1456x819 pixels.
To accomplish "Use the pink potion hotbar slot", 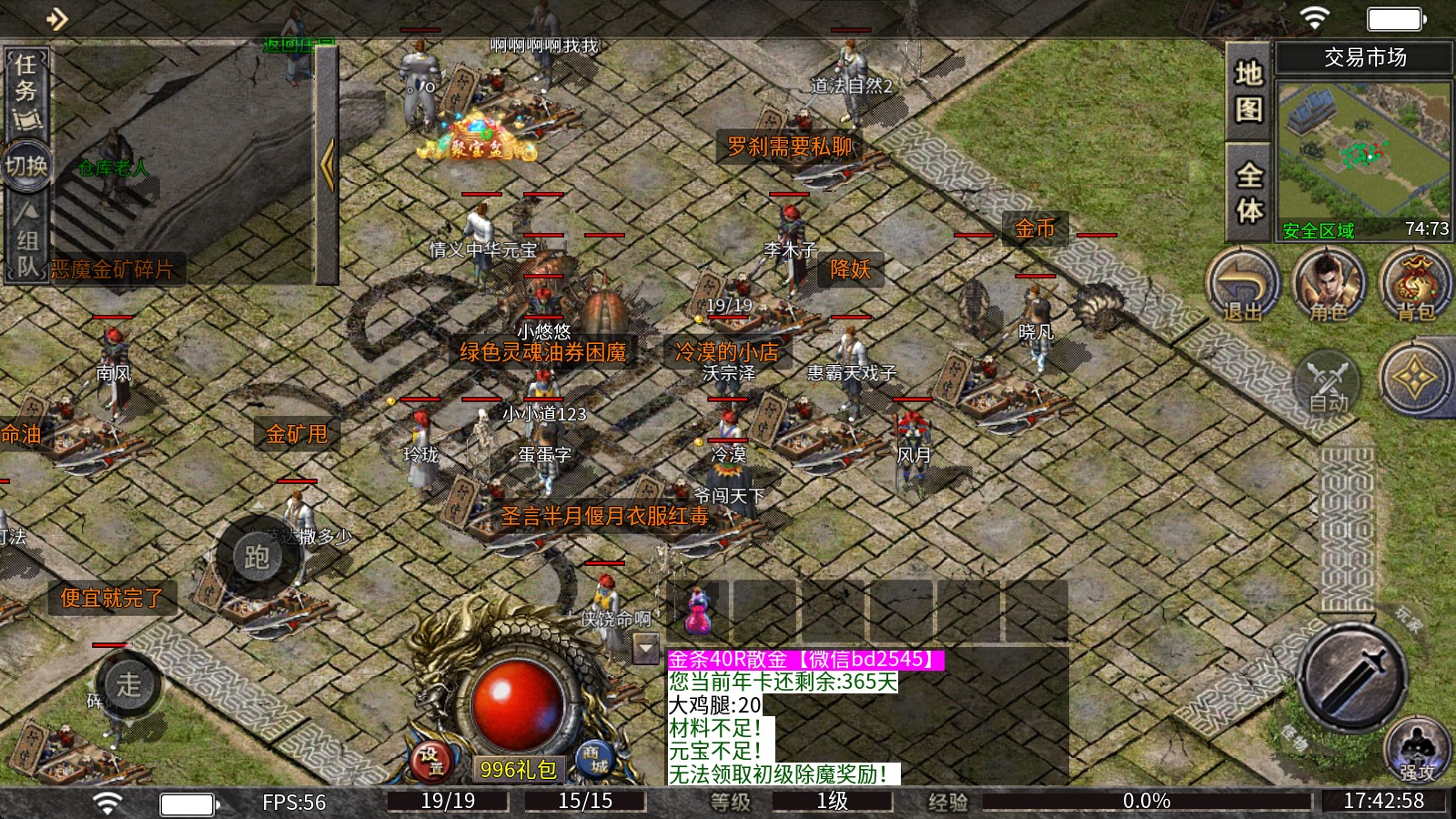I will point(698,611).
